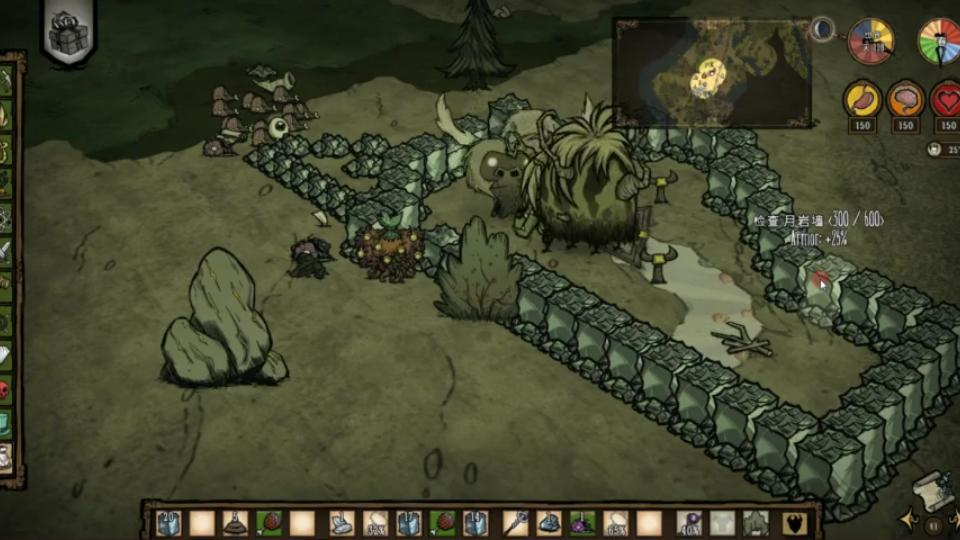960x540 pixels.
Task: Click the dark silhouette slot at bar end
Action: click(x=795, y=523)
